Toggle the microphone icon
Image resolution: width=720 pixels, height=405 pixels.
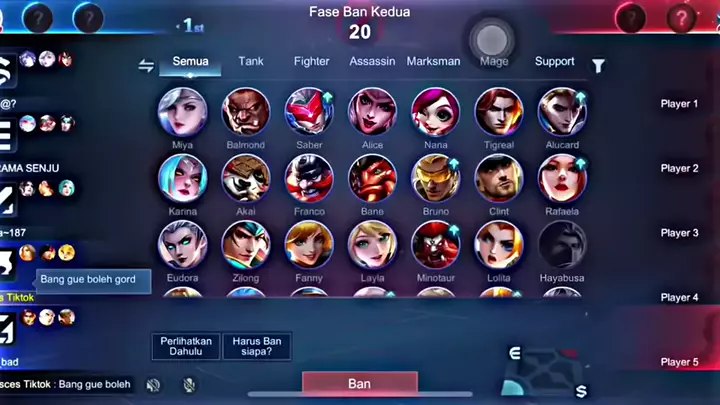pyautogui.click(x=189, y=384)
